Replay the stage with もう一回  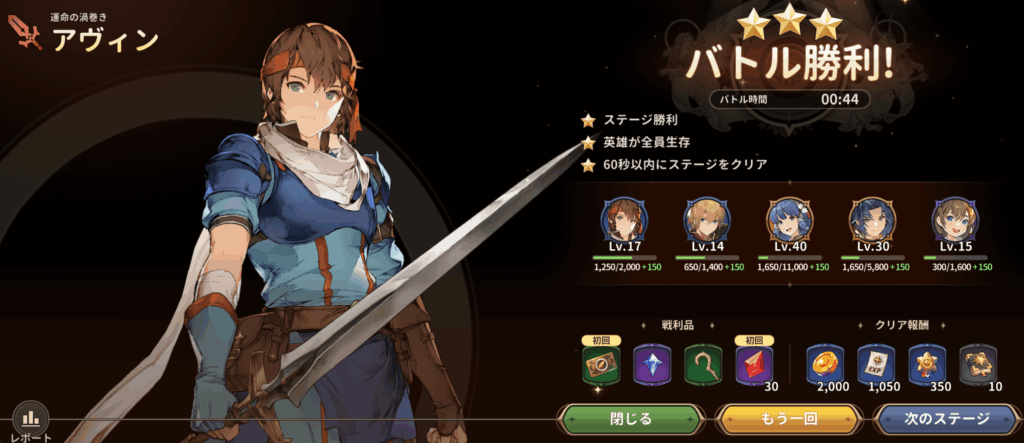point(789,418)
